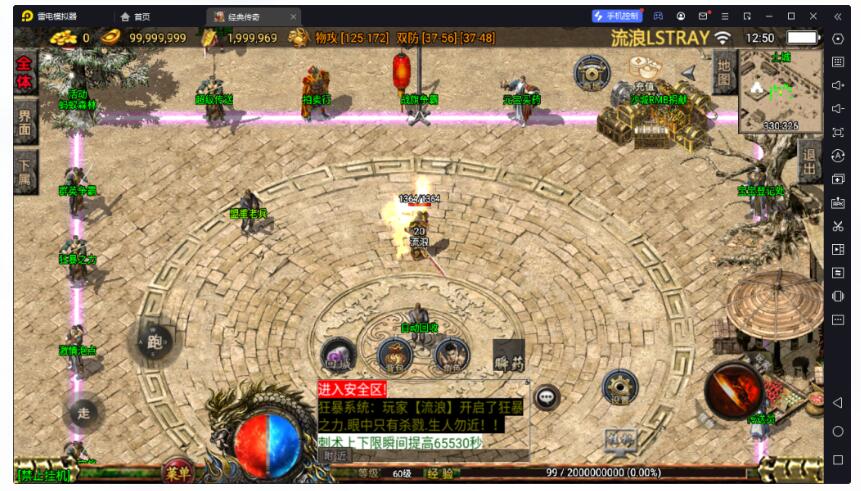The height and width of the screenshot is (491, 861).
Task: Open the 下属 tab
Action: 25,172
